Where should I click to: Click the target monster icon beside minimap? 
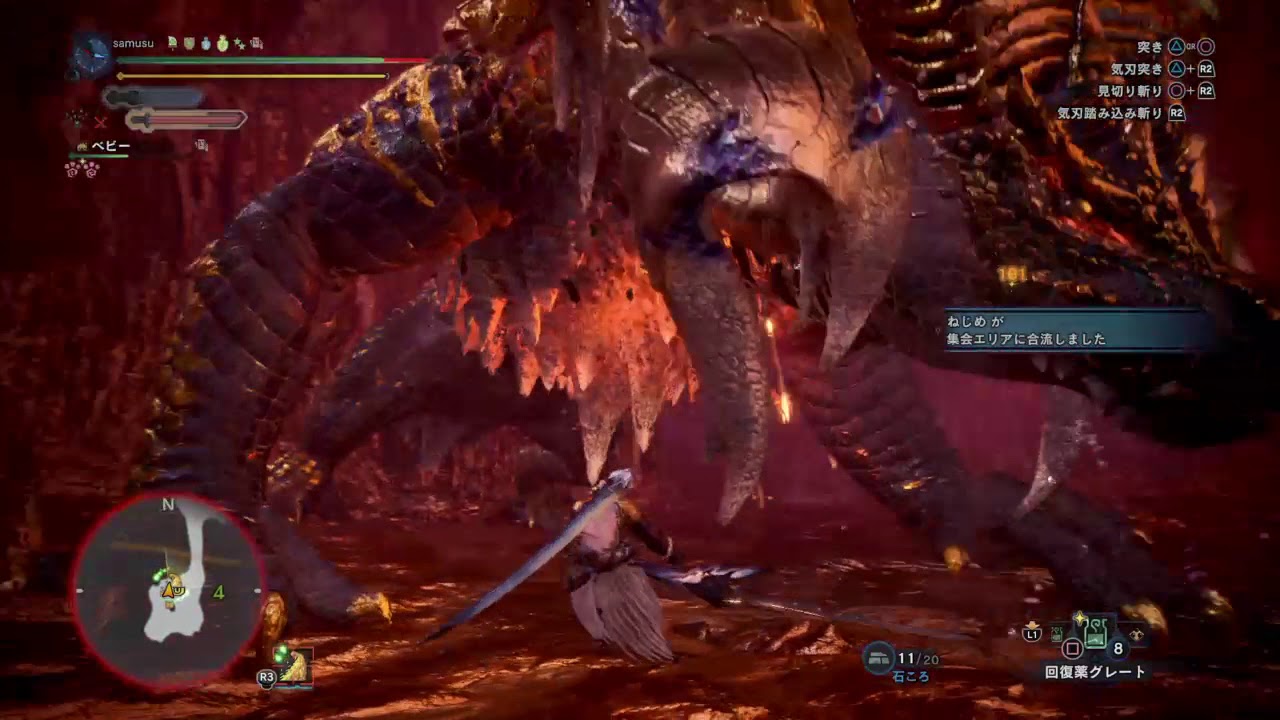pos(295,666)
